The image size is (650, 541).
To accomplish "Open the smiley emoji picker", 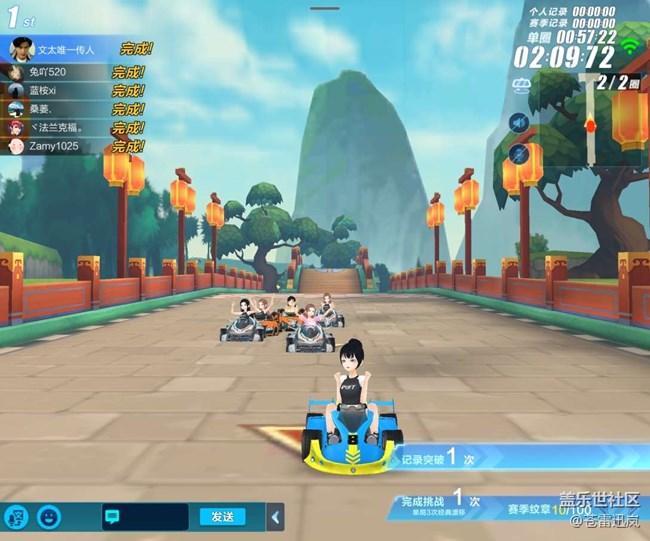I will tap(49, 517).
